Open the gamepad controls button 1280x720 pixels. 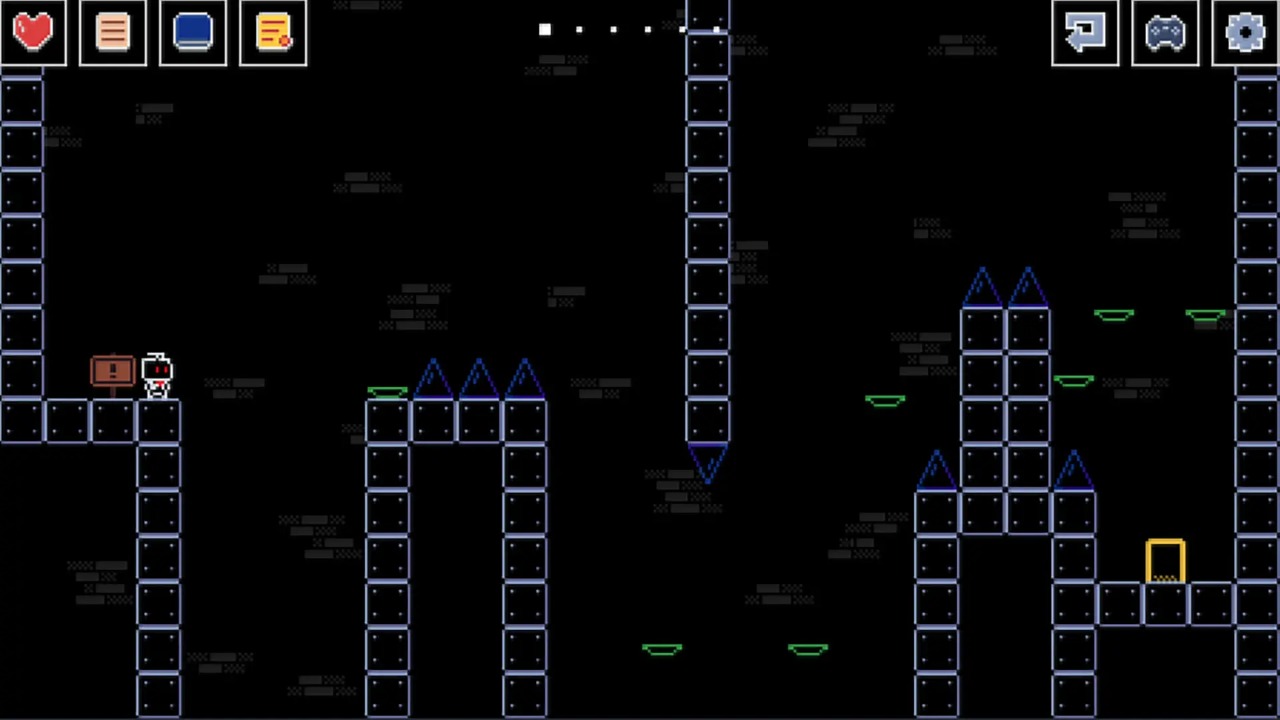[1165, 32]
